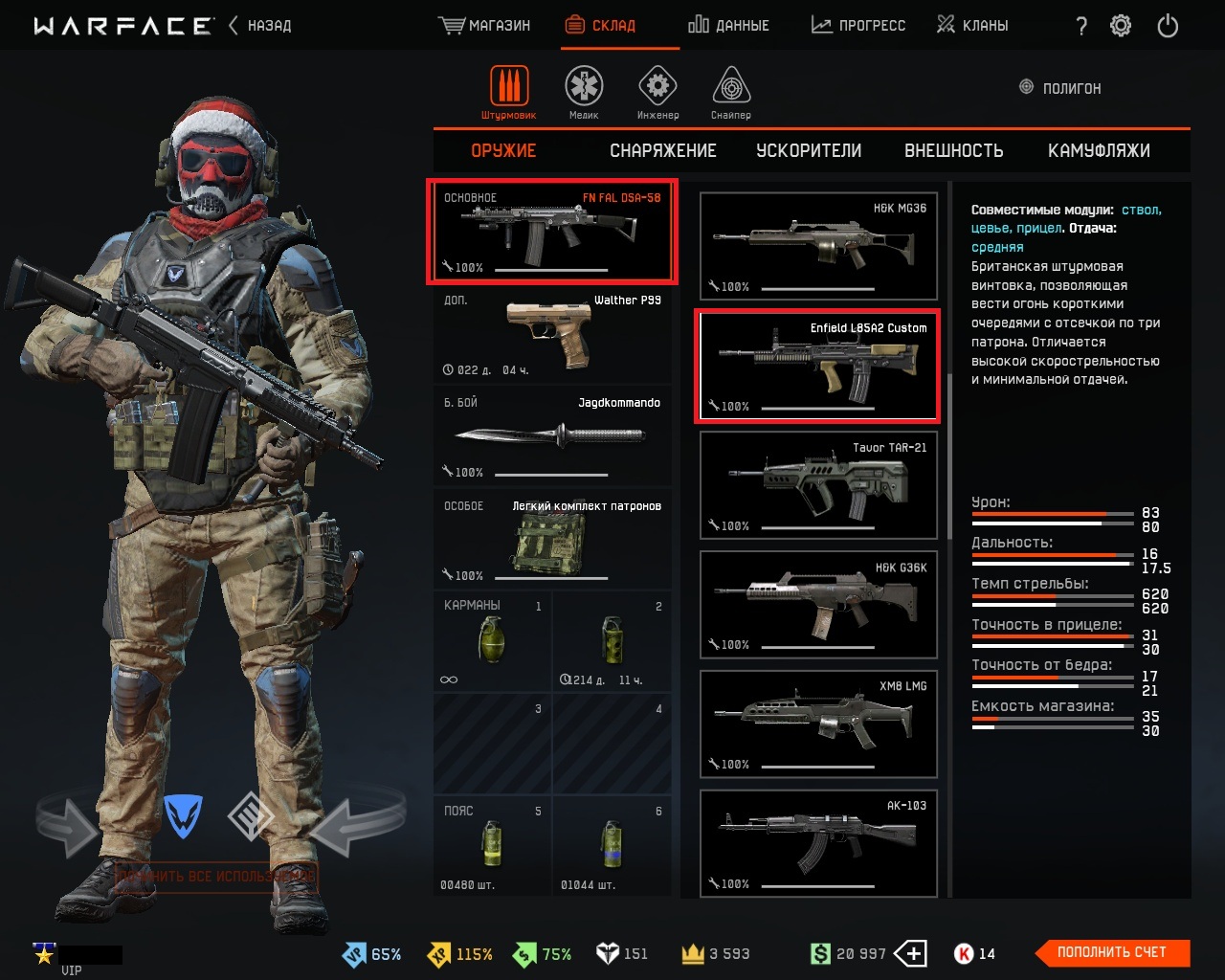Open the Магазин shop menu
The image size is (1225, 980).
[485, 26]
